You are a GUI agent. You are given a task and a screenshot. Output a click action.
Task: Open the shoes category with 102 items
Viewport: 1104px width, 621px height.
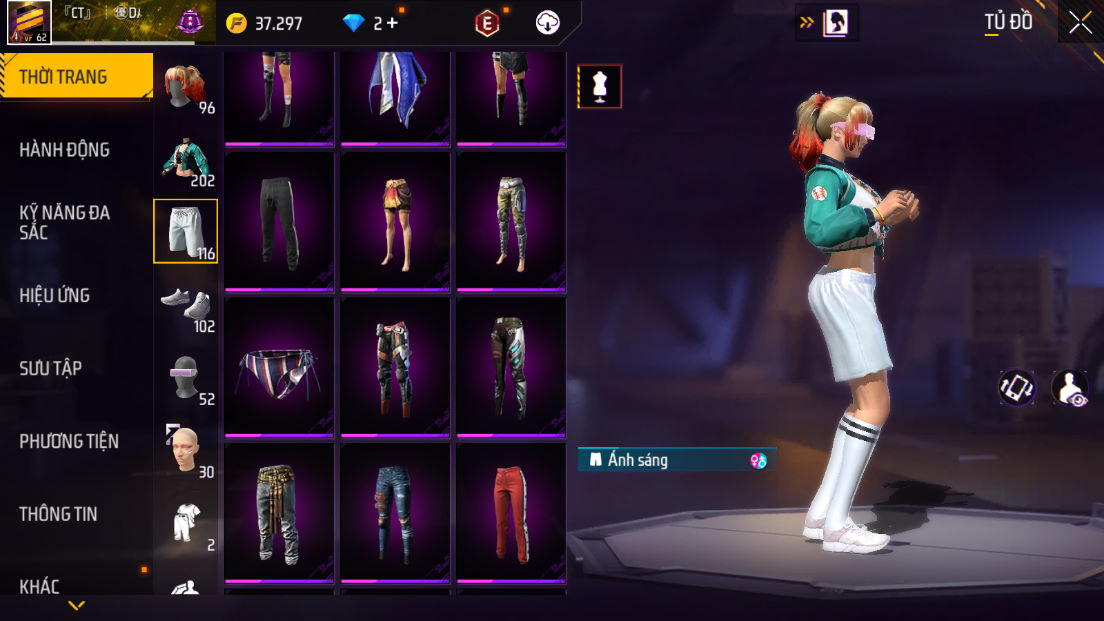186,304
